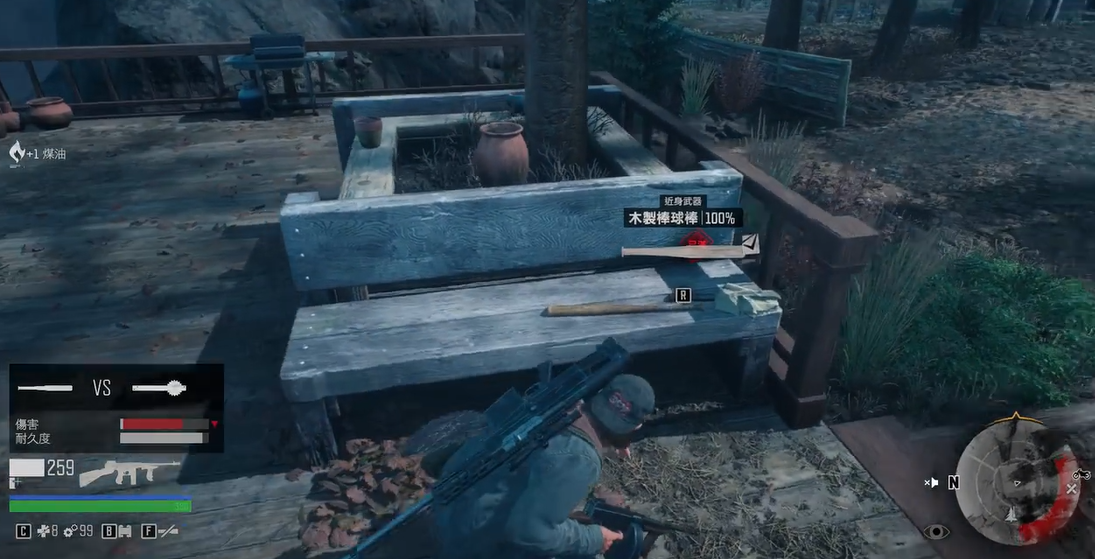
Task: Click the muted speaker noise icon
Action: 932,482
